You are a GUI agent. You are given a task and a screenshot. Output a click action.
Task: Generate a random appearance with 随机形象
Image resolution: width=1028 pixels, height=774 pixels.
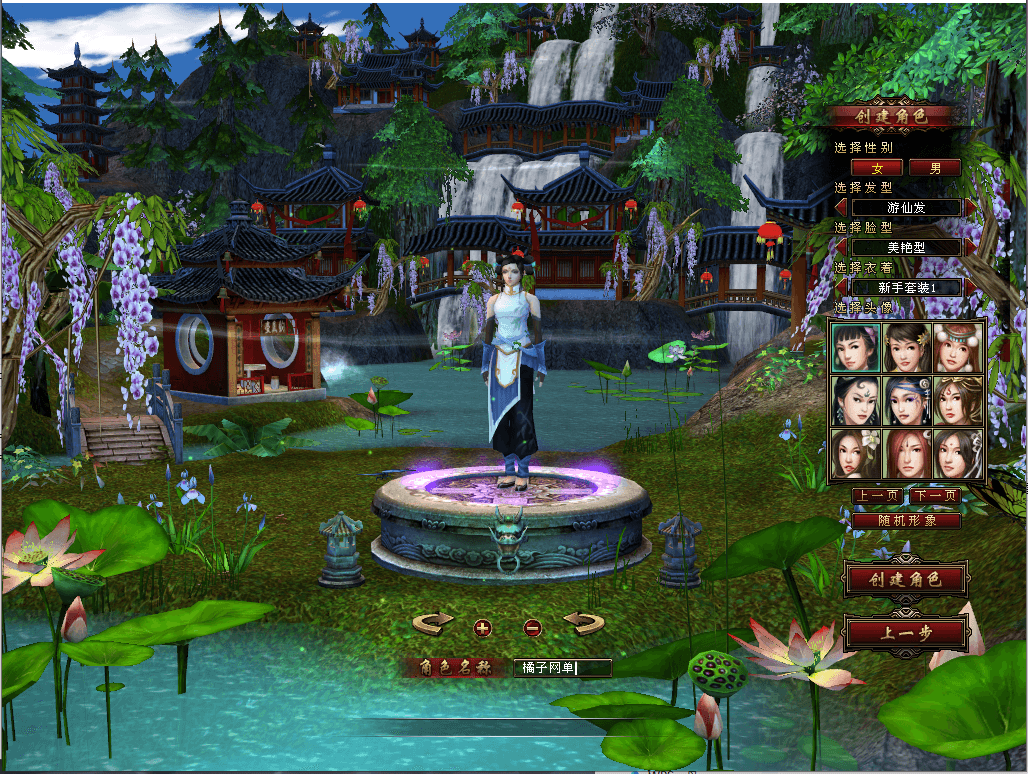(x=906, y=521)
